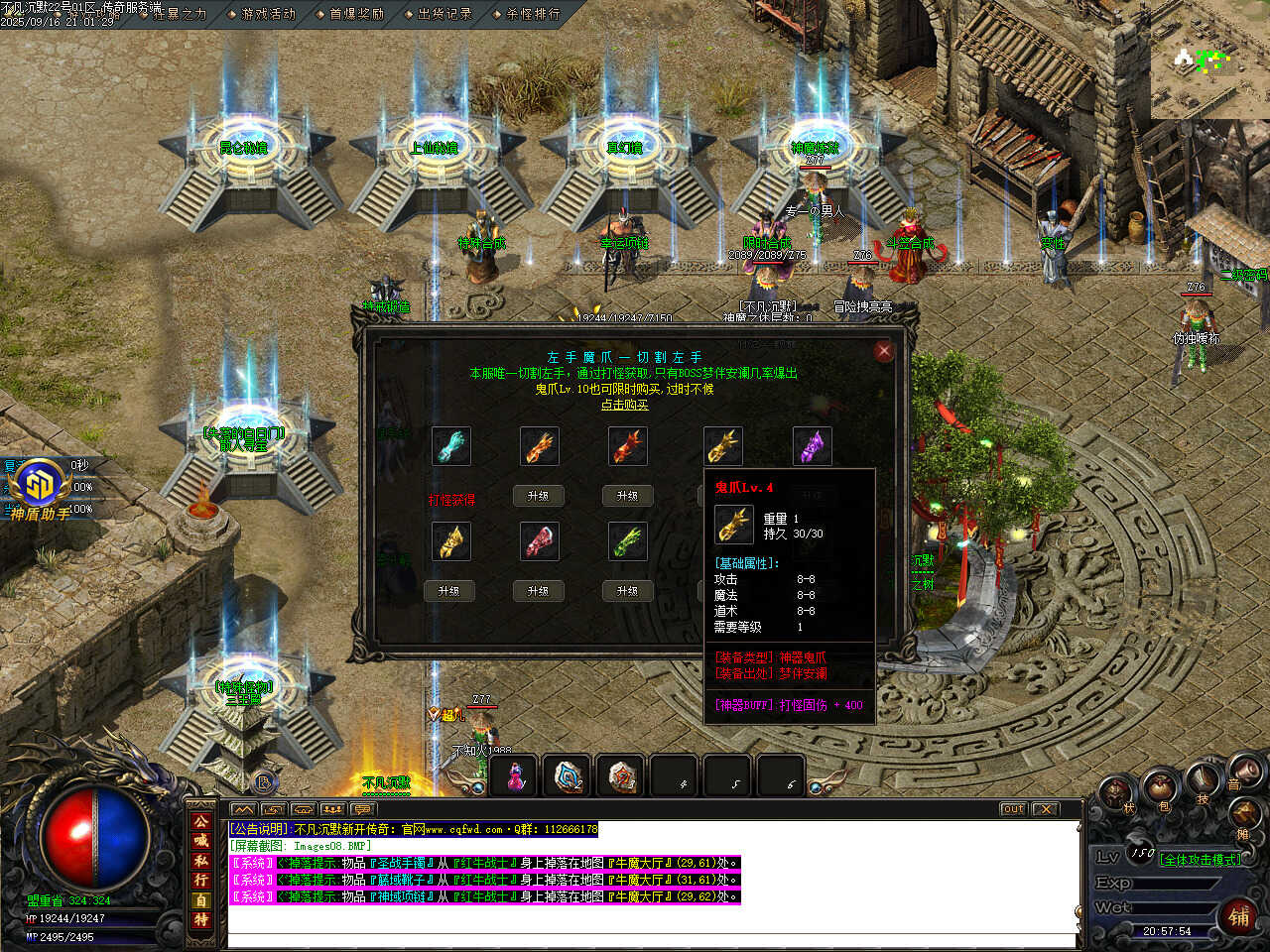
Task: Upgrade the pink-red claw with its 升级 button
Action: pos(538,591)
